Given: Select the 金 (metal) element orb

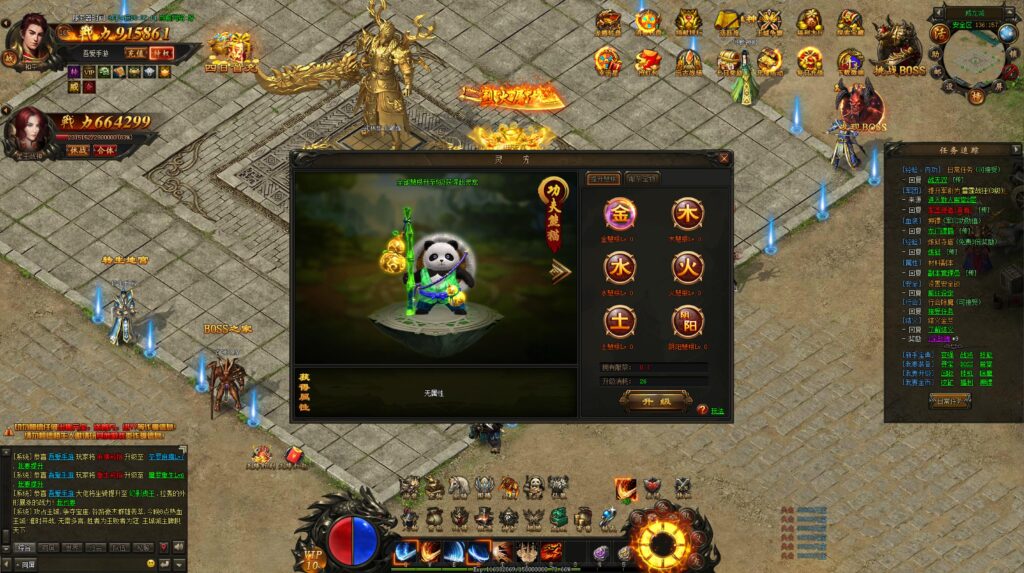Looking at the screenshot, I should click(x=619, y=214).
